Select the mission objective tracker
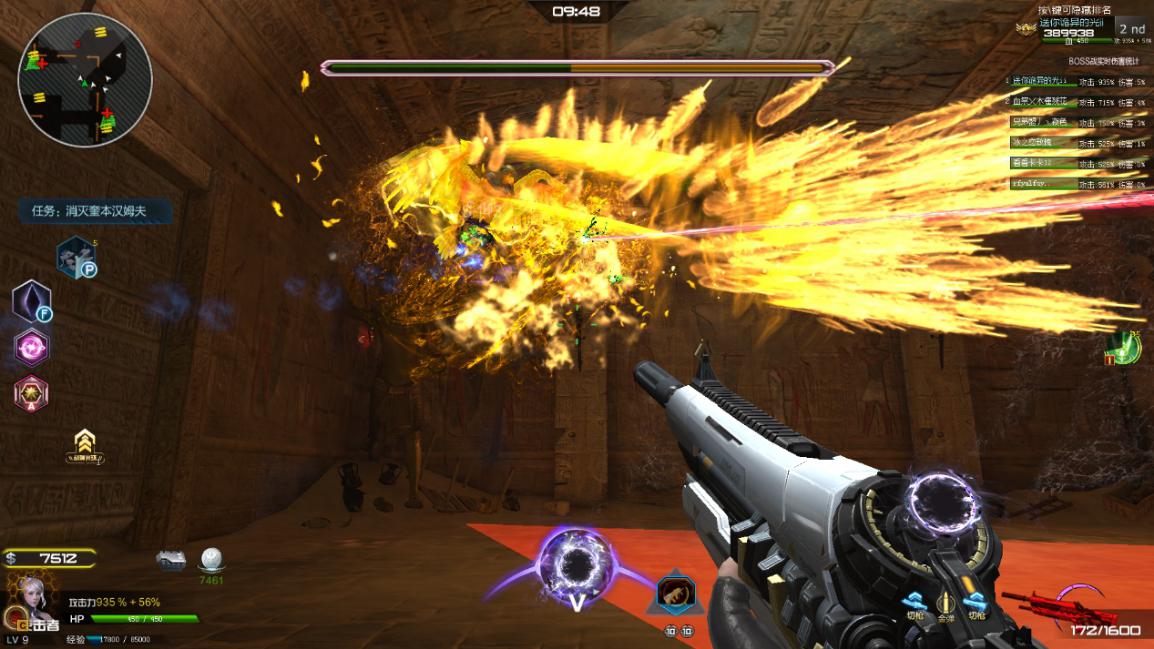Image resolution: width=1154 pixels, height=649 pixels. pyautogui.click(x=95, y=211)
